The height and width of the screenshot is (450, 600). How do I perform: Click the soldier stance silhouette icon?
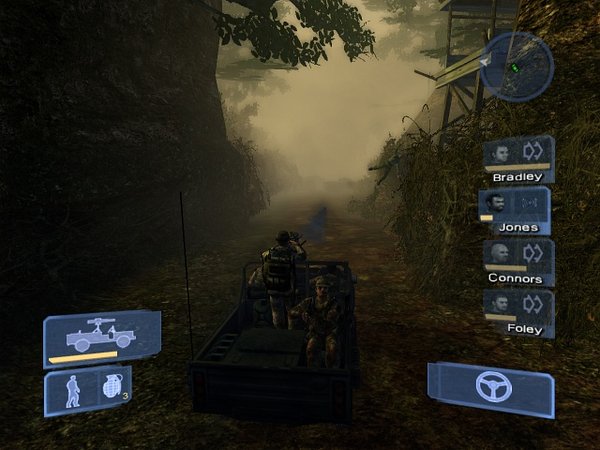point(73,393)
